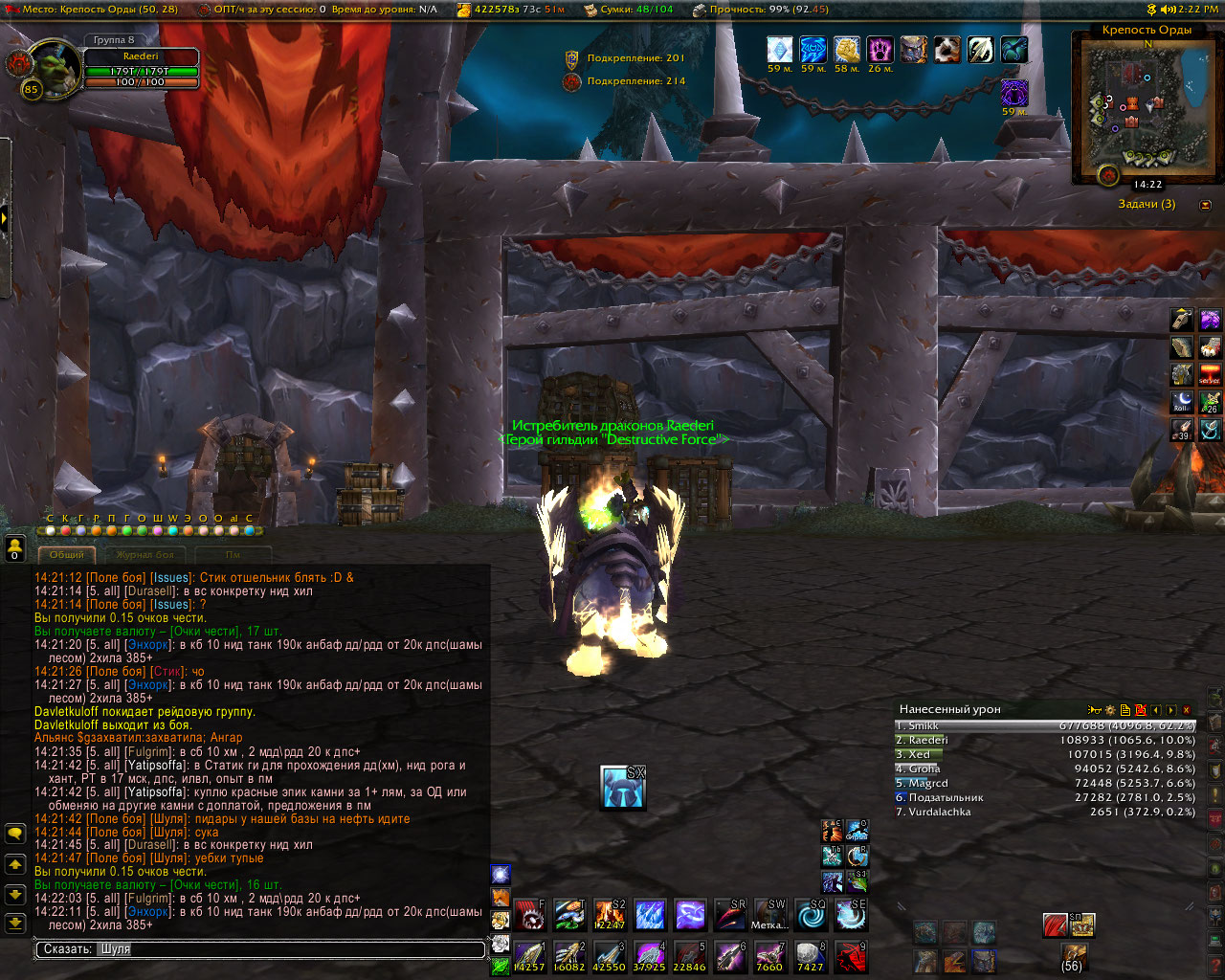1225x980 pixels.
Task: Open the Крепость Орды minimap
Action: [1137, 107]
